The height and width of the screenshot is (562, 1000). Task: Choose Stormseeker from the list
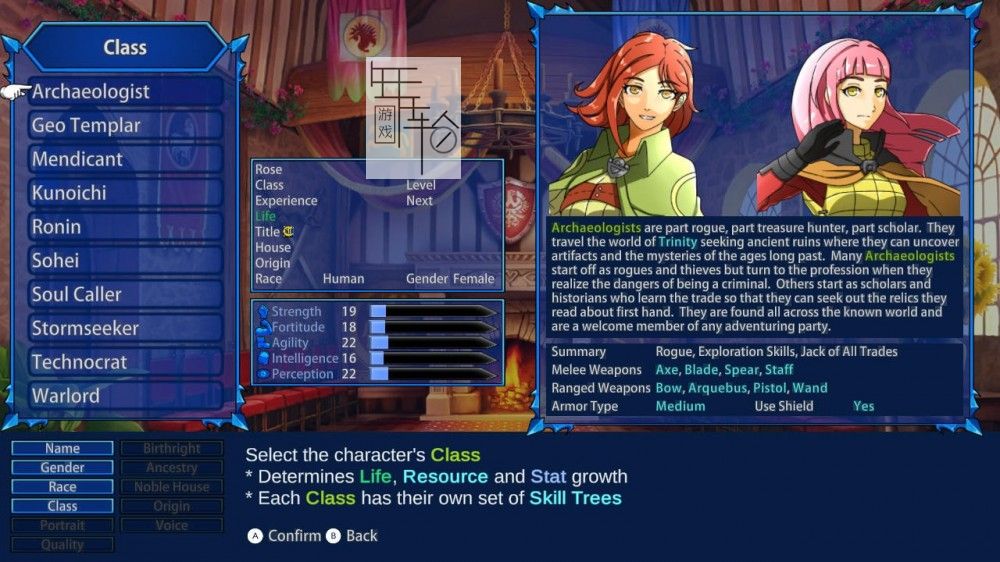click(125, 328)
